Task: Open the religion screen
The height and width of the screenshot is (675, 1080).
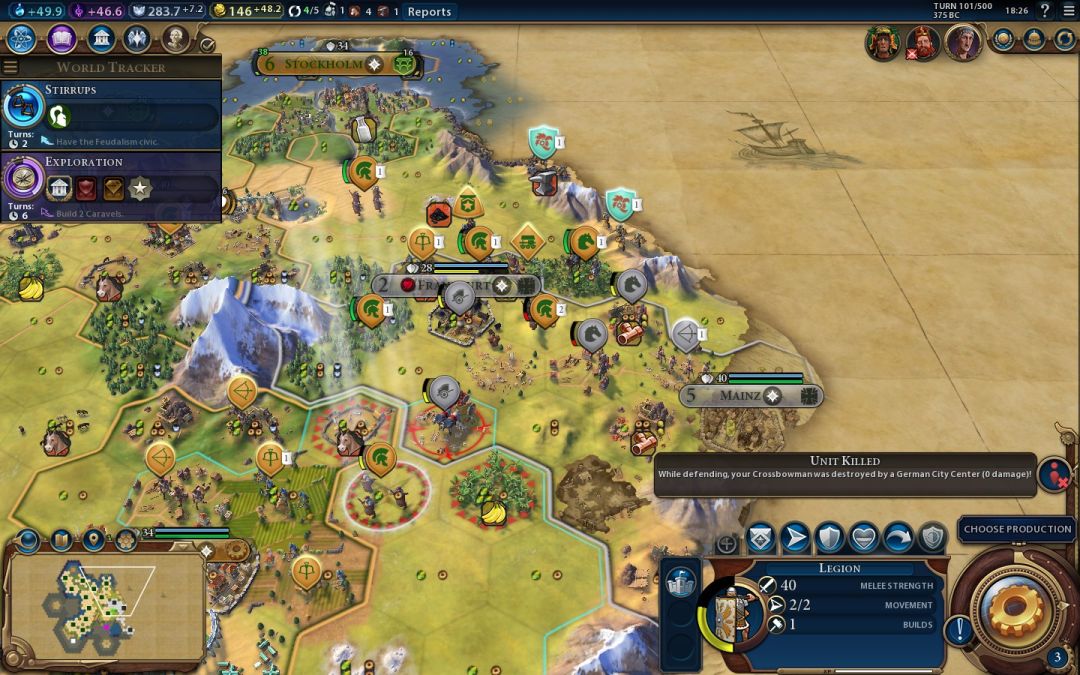Action: [x=137, y=39]
